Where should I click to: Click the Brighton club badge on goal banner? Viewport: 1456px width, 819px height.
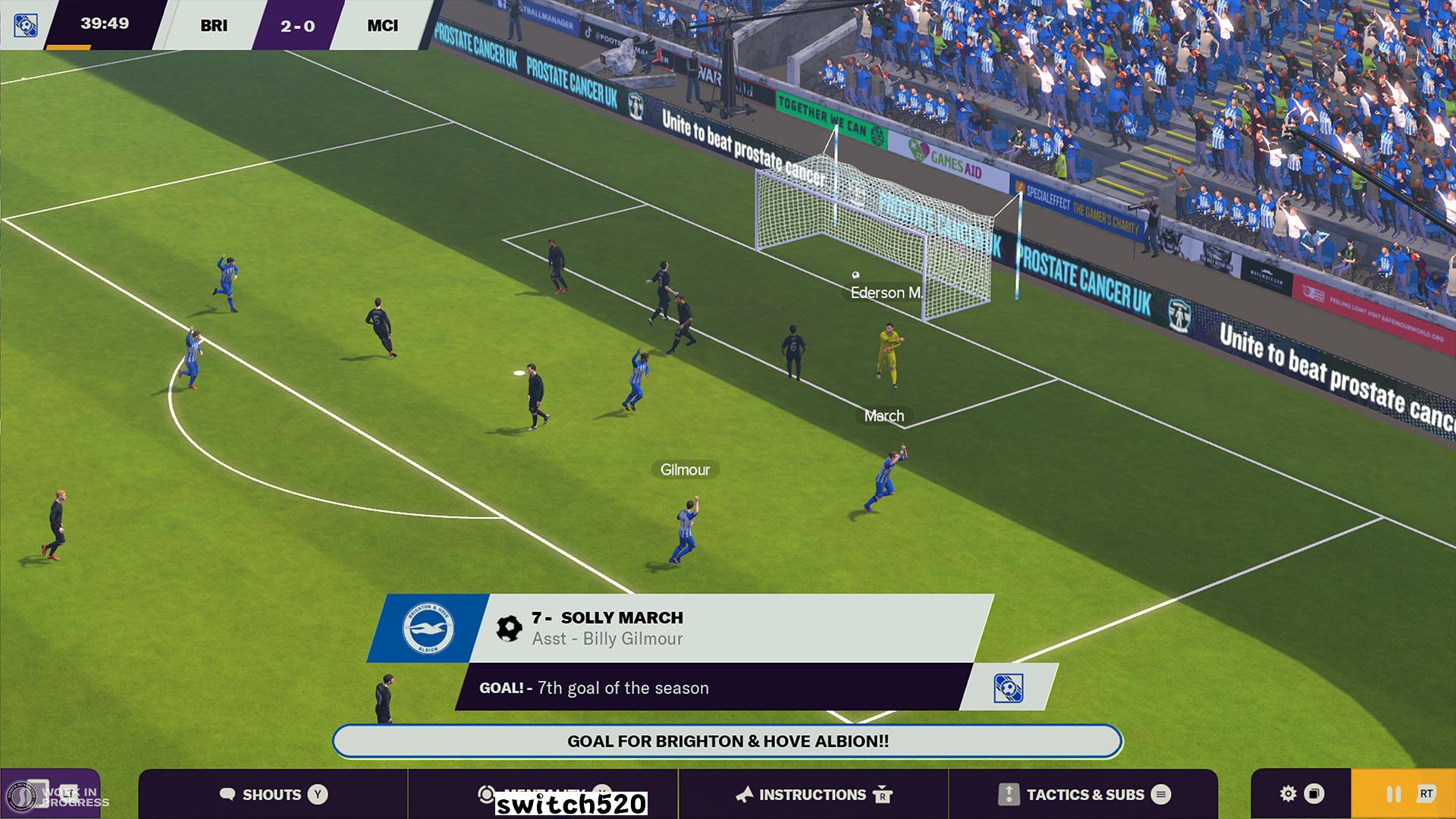pyautogui.click(x=428, y=629)
